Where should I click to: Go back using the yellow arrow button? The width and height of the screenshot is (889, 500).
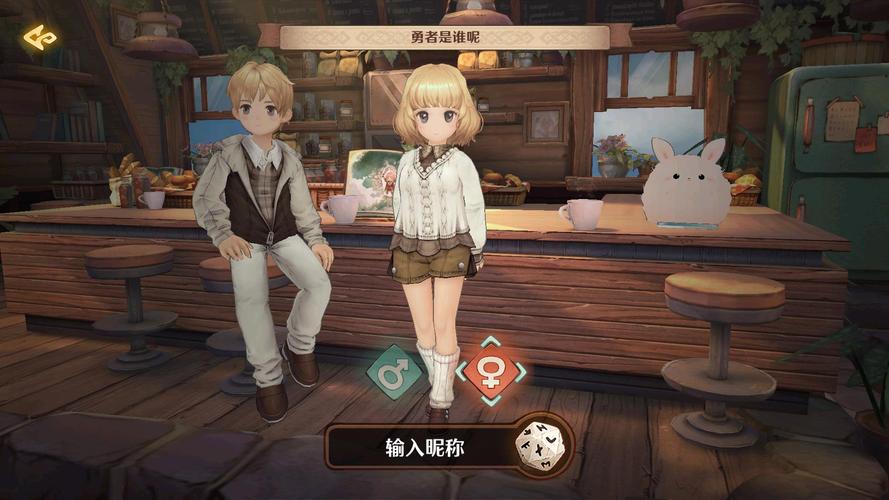click(40, 38)
